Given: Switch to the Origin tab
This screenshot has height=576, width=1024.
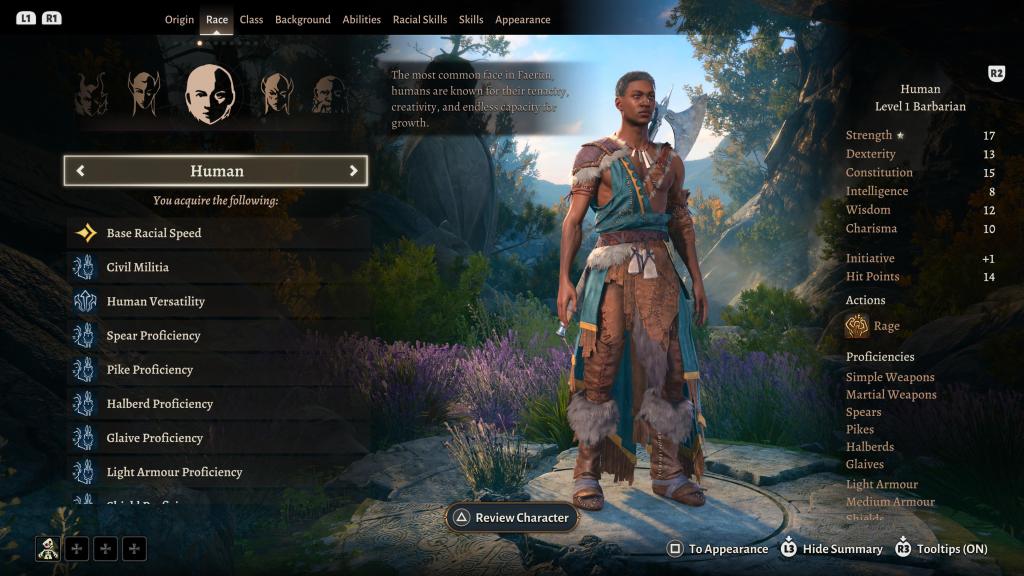Looking at the screenshot, I should click(x=179, y=20).
